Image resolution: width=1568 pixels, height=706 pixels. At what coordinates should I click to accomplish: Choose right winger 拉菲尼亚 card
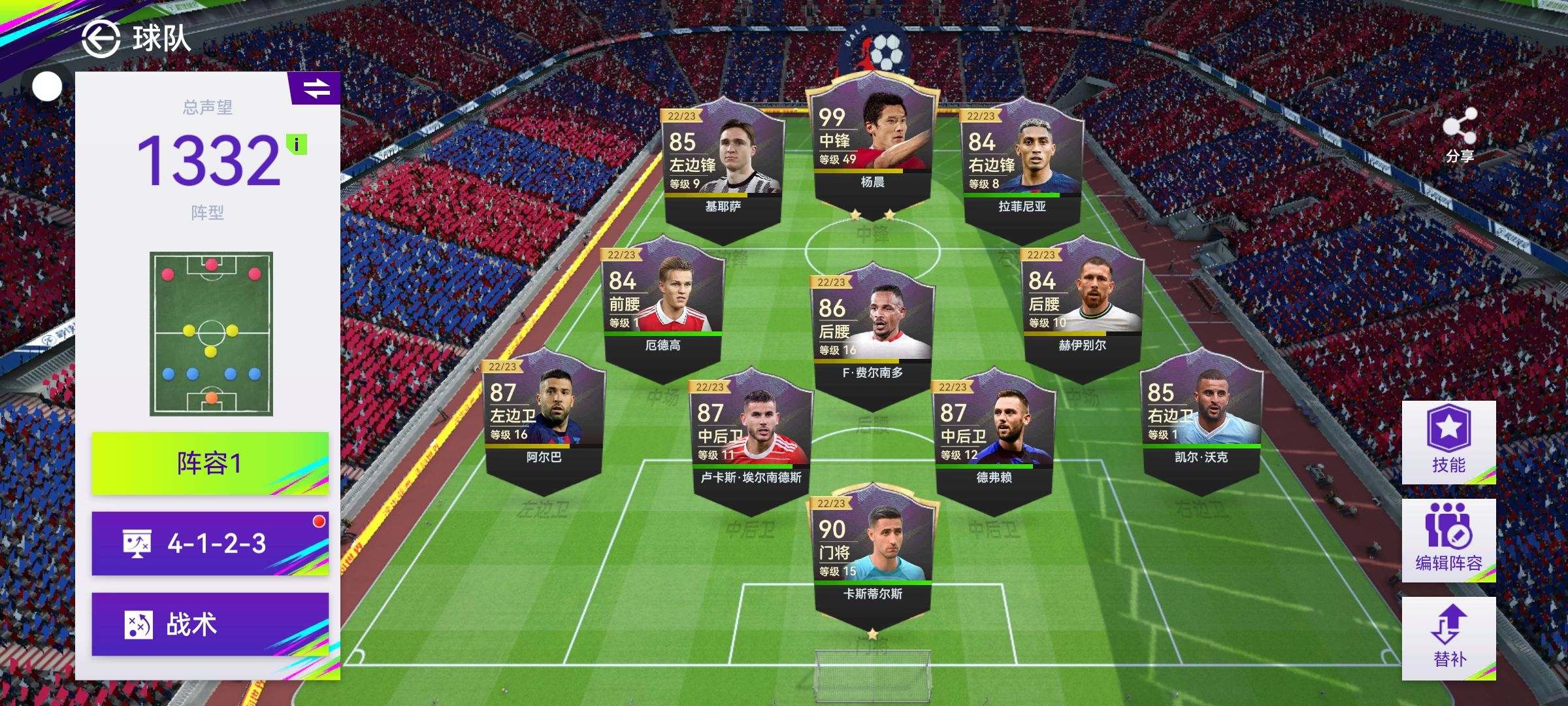coord(1022,163)
